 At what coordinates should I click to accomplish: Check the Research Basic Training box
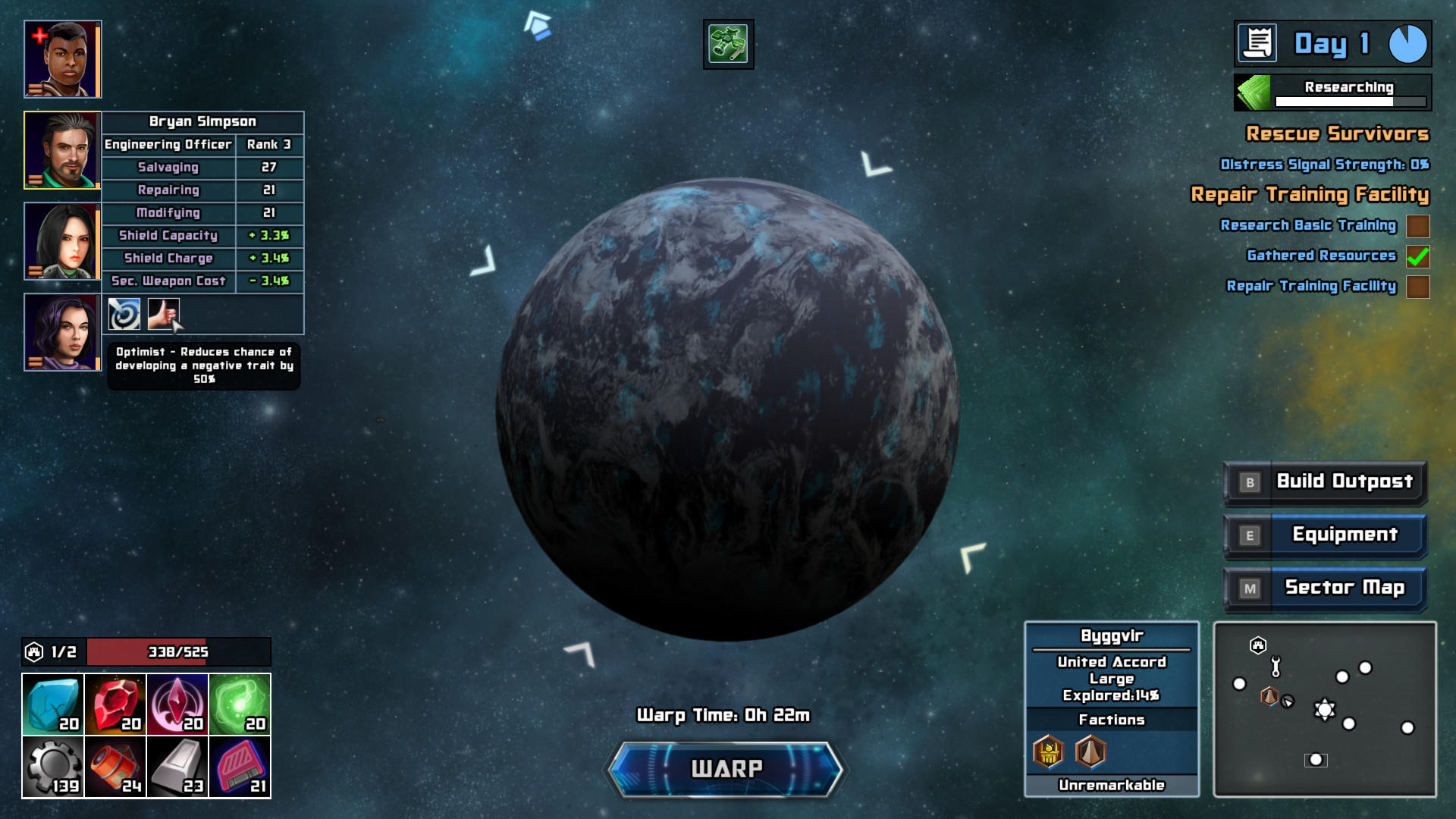coord(1417,226)
